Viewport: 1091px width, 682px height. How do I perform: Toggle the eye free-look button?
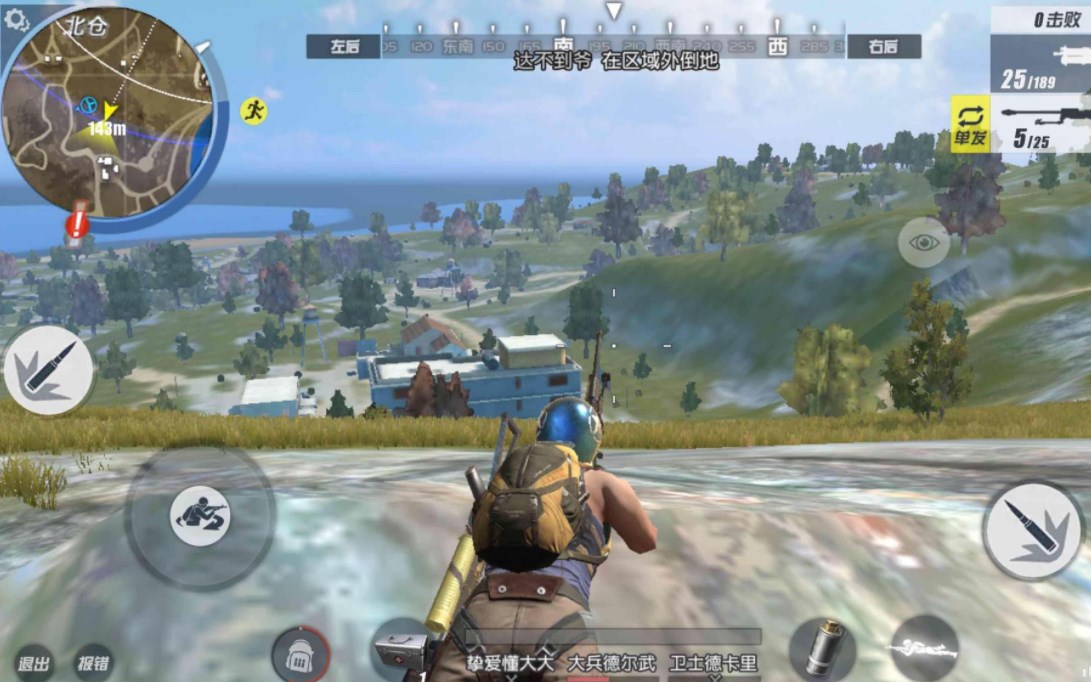click(x=923, y=242)
